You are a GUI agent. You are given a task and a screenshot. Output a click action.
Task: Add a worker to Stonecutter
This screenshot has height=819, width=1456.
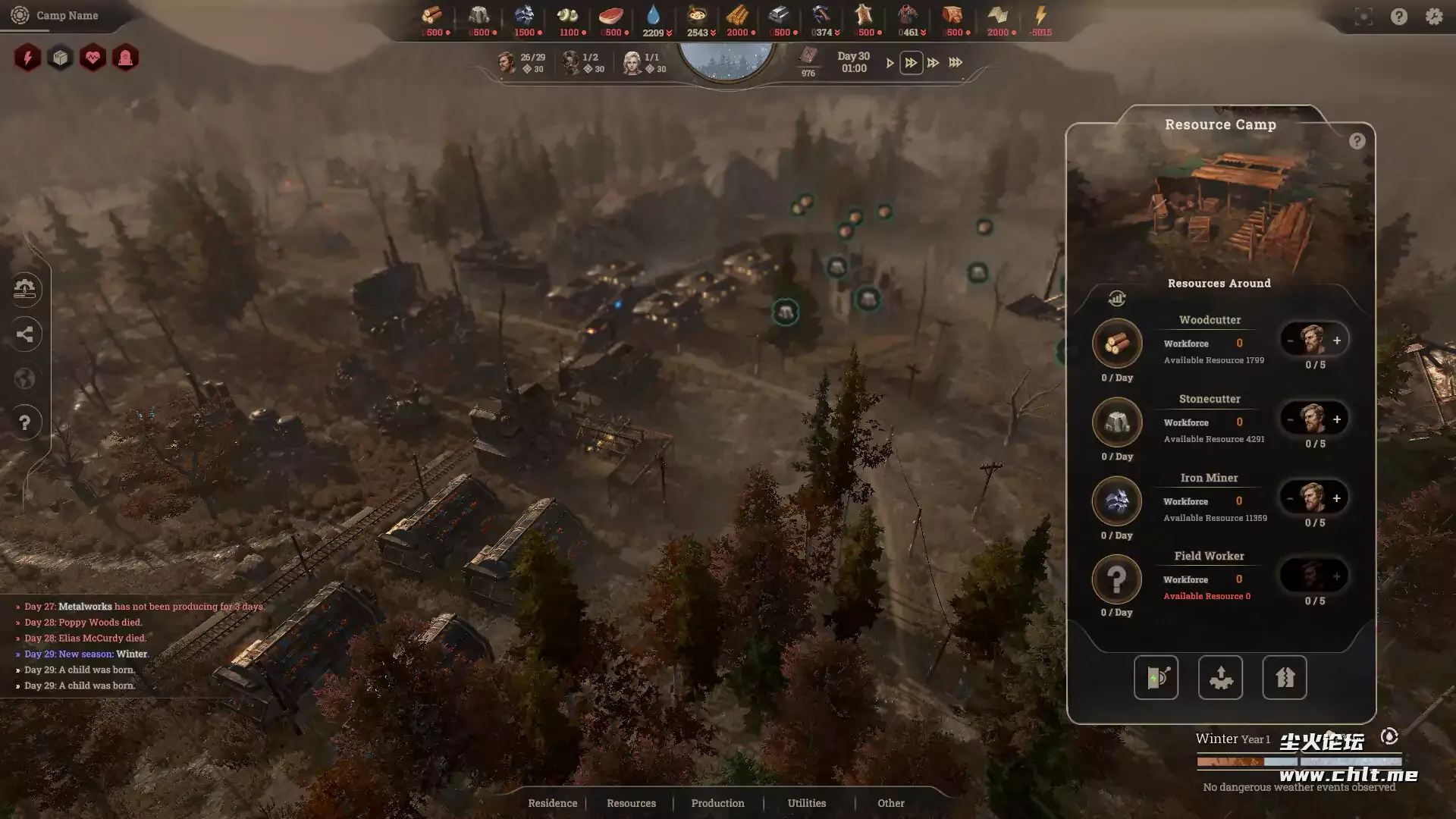[x=1337, y=419]
